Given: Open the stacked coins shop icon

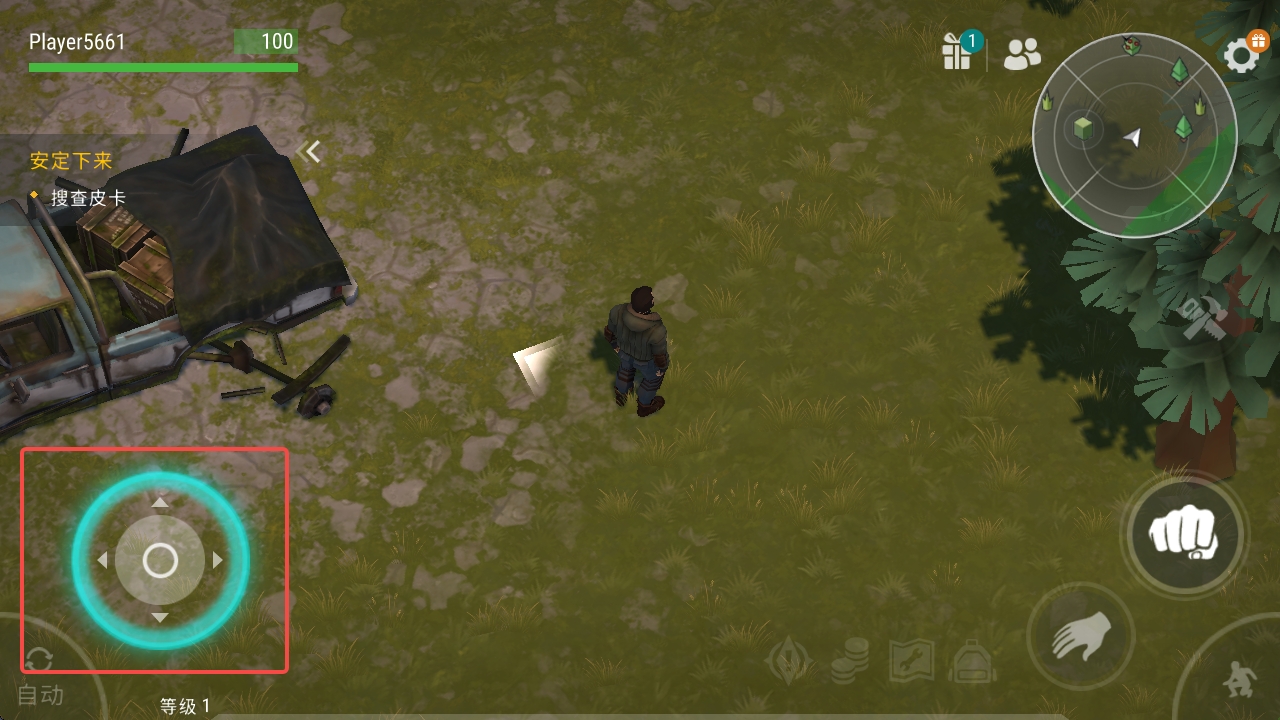Looking at the screenshot, I should pos(849,661).
